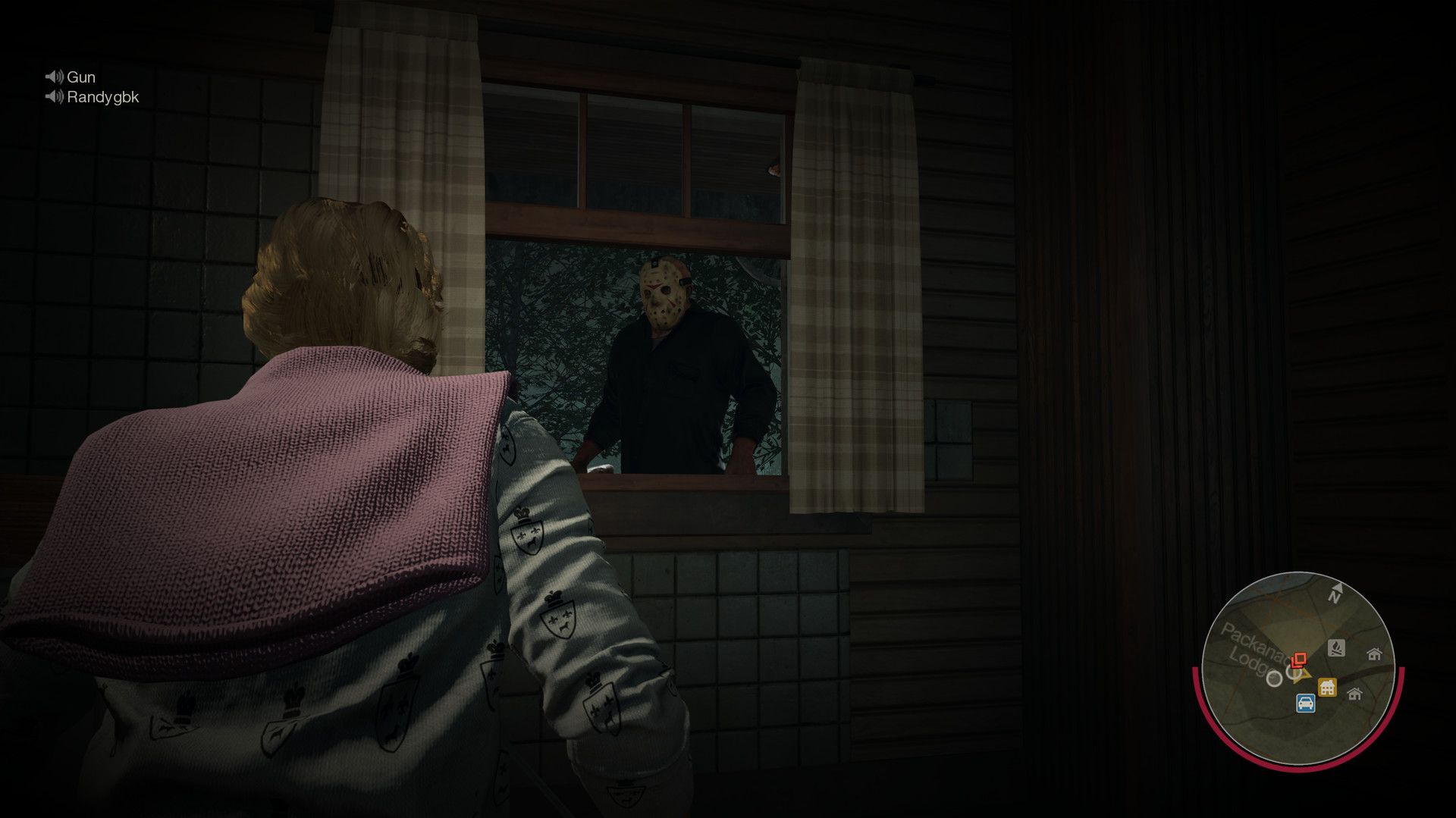Click the north compass arrow on the minimap

tap(1337, 591)
